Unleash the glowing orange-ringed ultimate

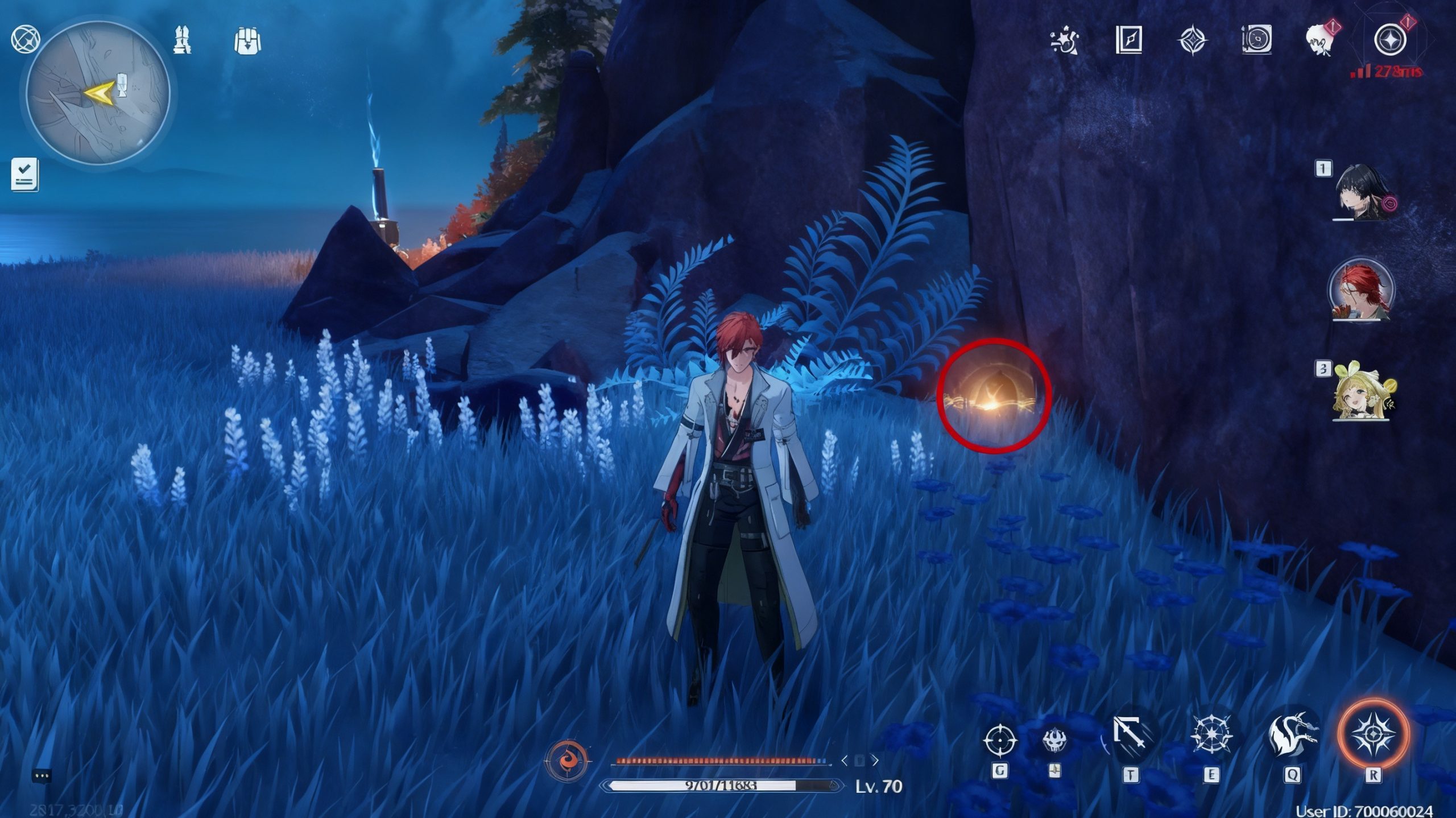pyautogui.click(x=1373, y=734)
